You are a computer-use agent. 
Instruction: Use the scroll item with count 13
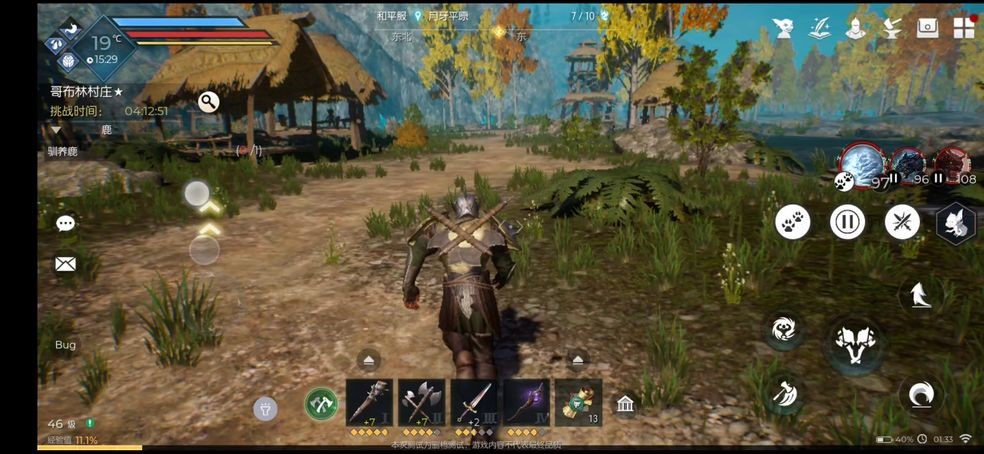tap(577, 403)
